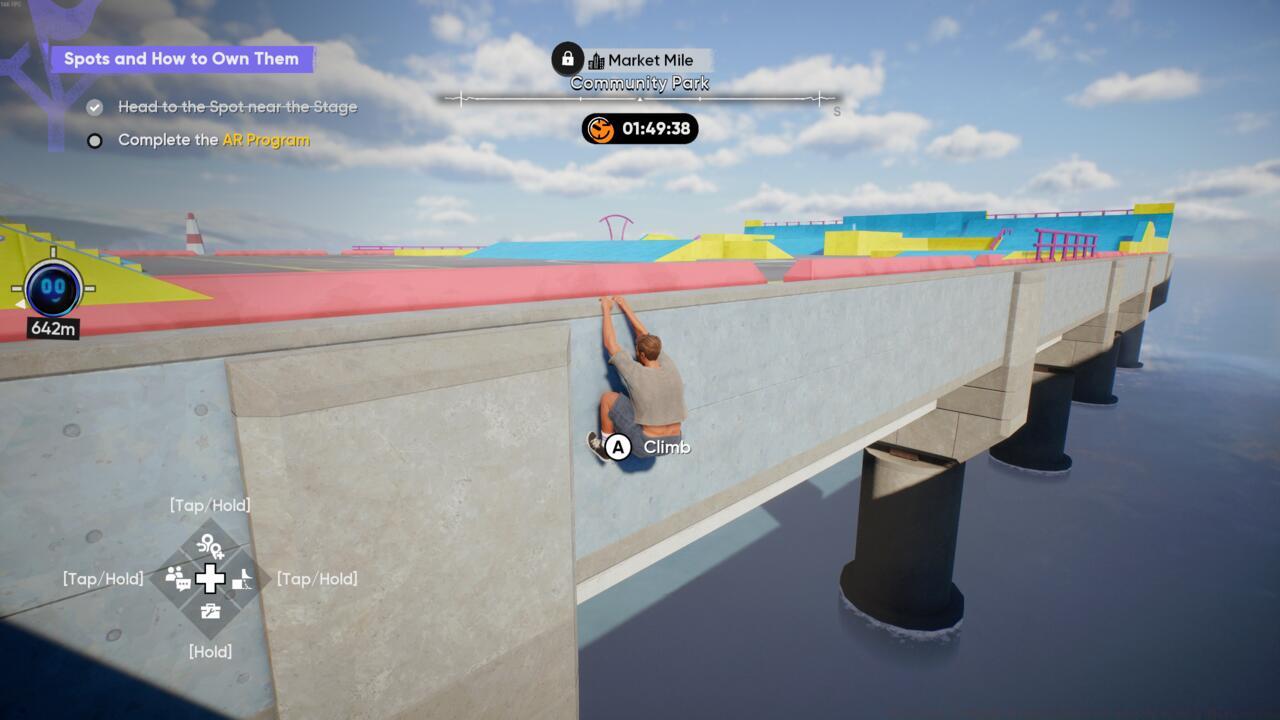Select the Community Park label
Screen dimensions: 1280x720
pos(640,84)
